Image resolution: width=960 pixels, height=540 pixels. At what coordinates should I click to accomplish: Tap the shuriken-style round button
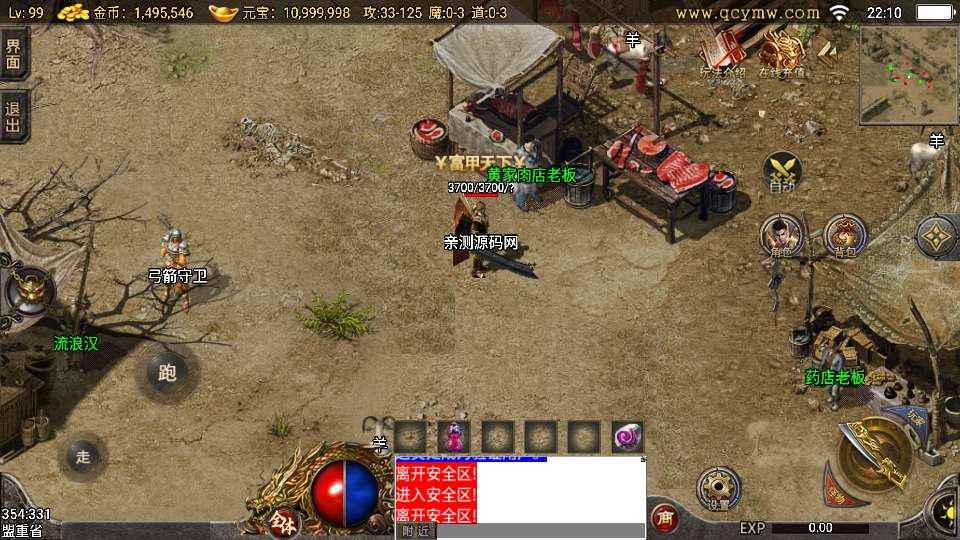(x=937, y=237)
